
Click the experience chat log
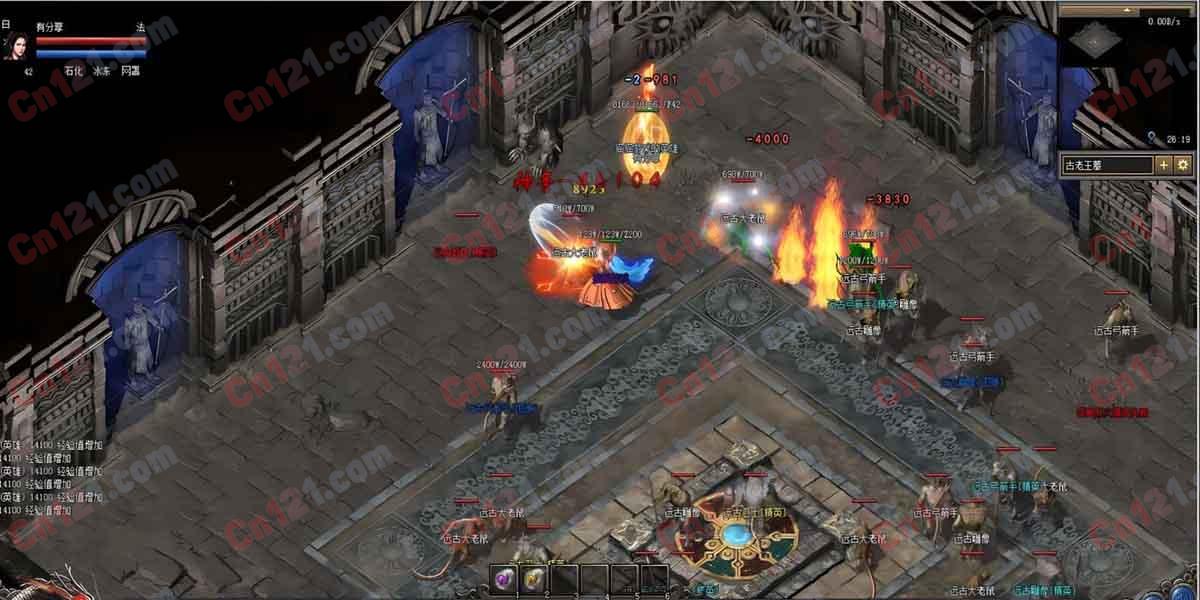coord(52,477)
